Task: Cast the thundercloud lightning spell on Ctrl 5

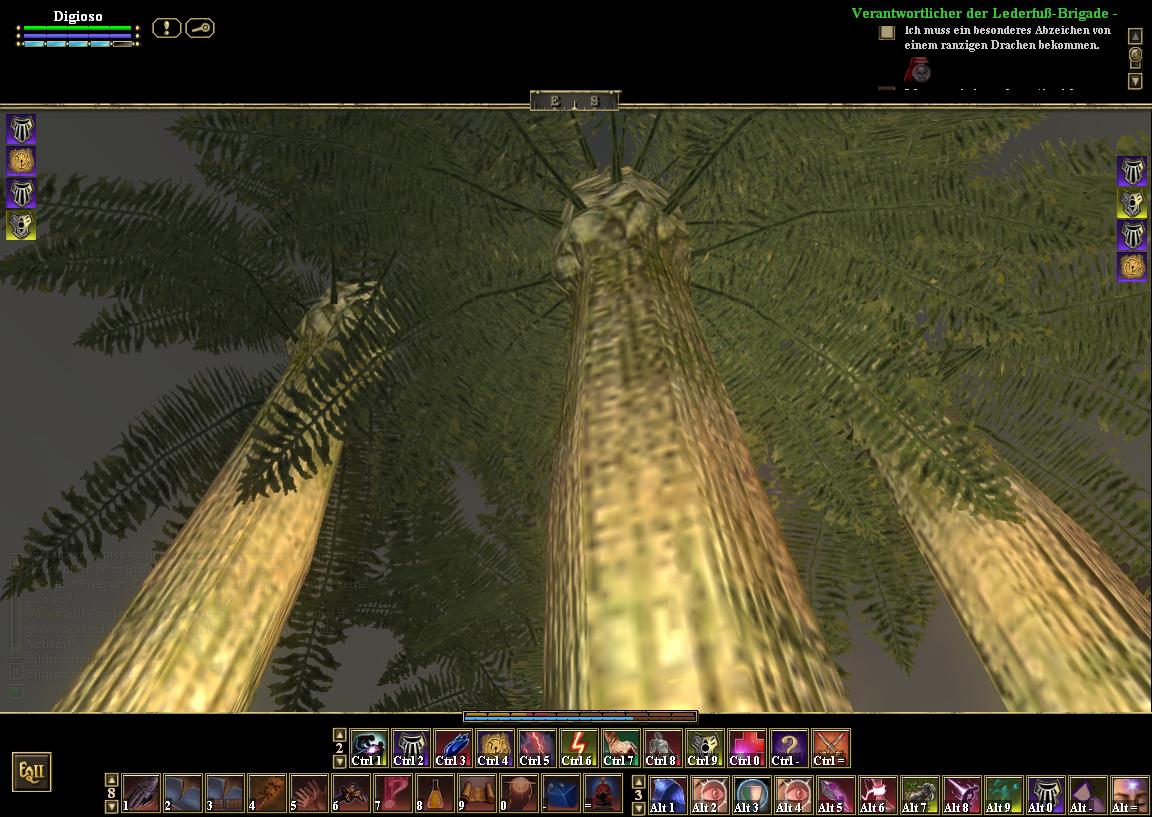Action: click(x=537, y=748)
